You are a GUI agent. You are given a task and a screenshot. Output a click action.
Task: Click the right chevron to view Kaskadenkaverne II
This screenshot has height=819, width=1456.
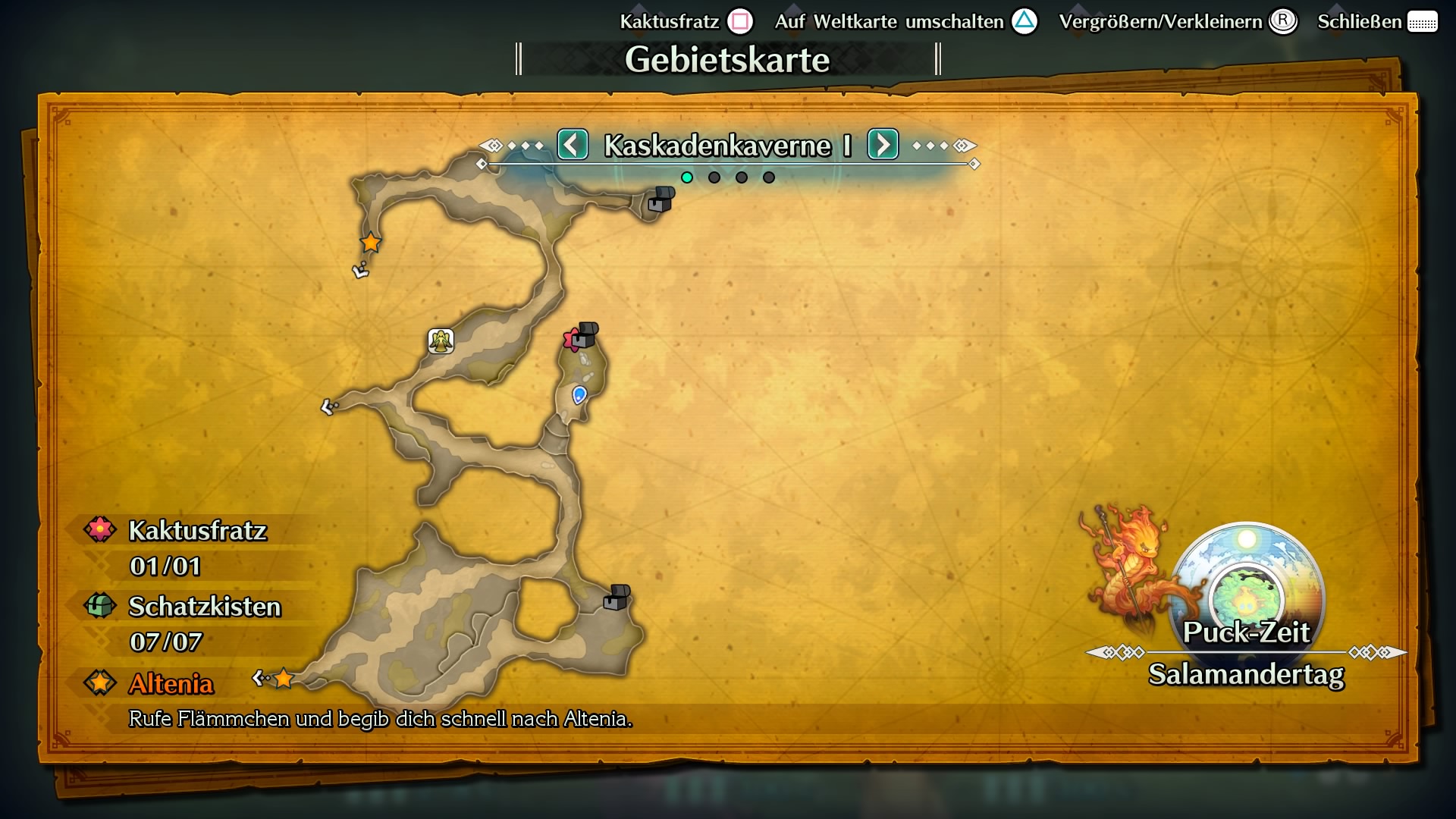coord(882,145)
